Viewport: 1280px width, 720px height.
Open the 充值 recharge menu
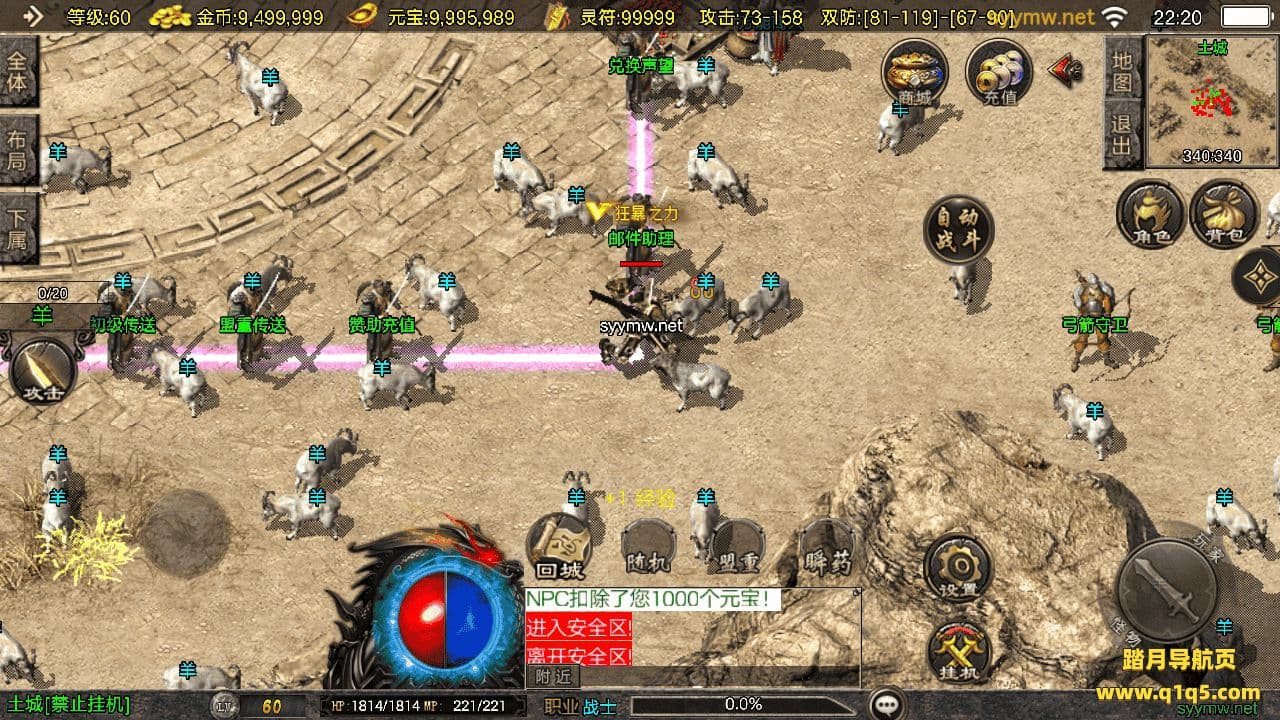[998, 72]
